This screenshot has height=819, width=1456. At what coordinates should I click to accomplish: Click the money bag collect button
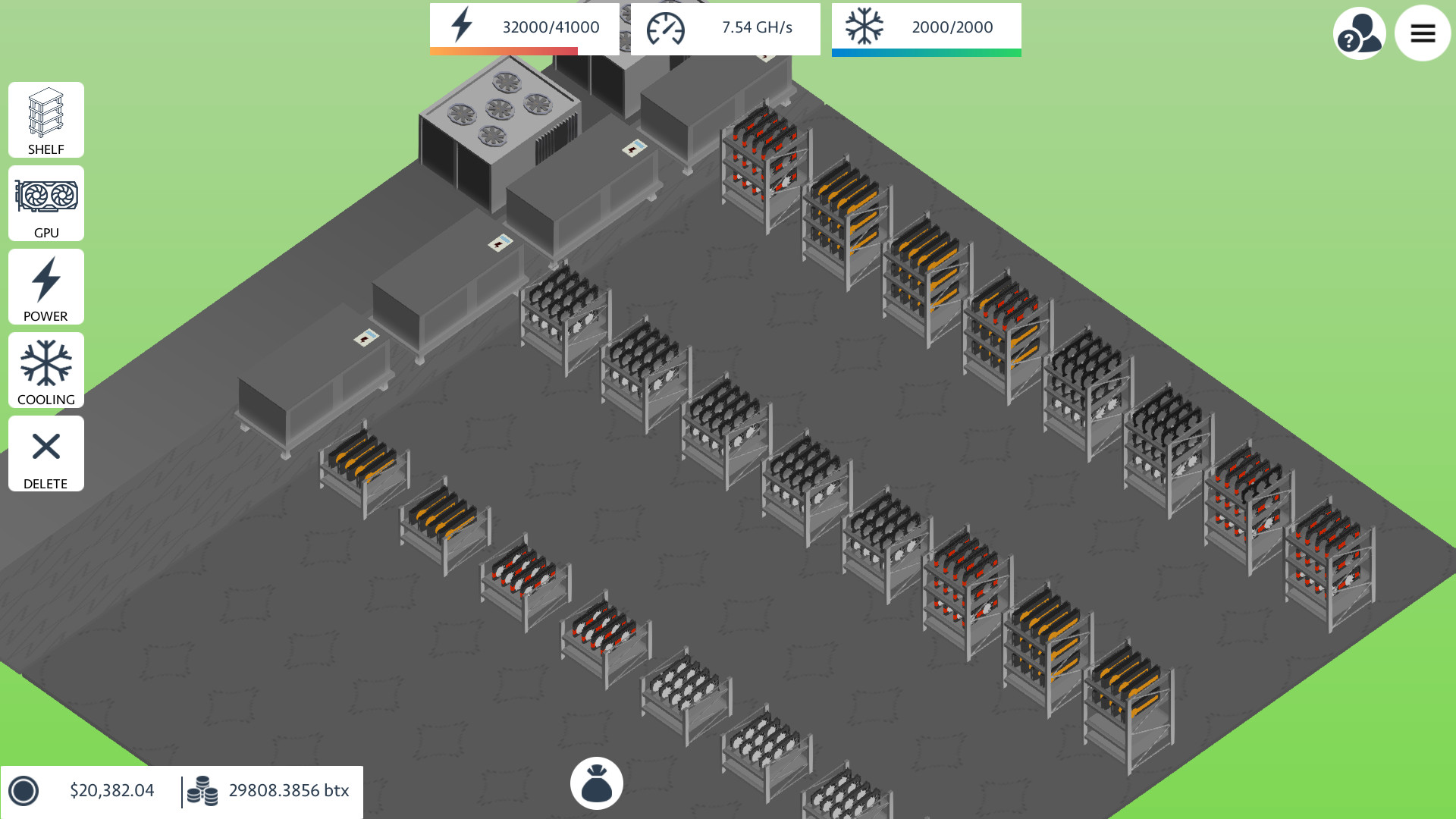click(596, 782)
